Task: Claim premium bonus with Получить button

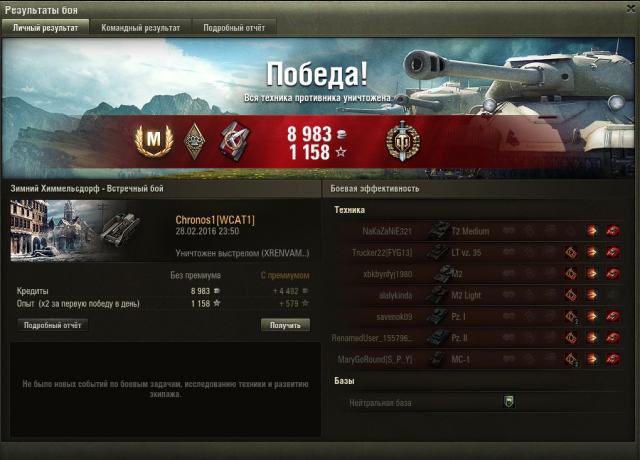Action: (285, 325)
